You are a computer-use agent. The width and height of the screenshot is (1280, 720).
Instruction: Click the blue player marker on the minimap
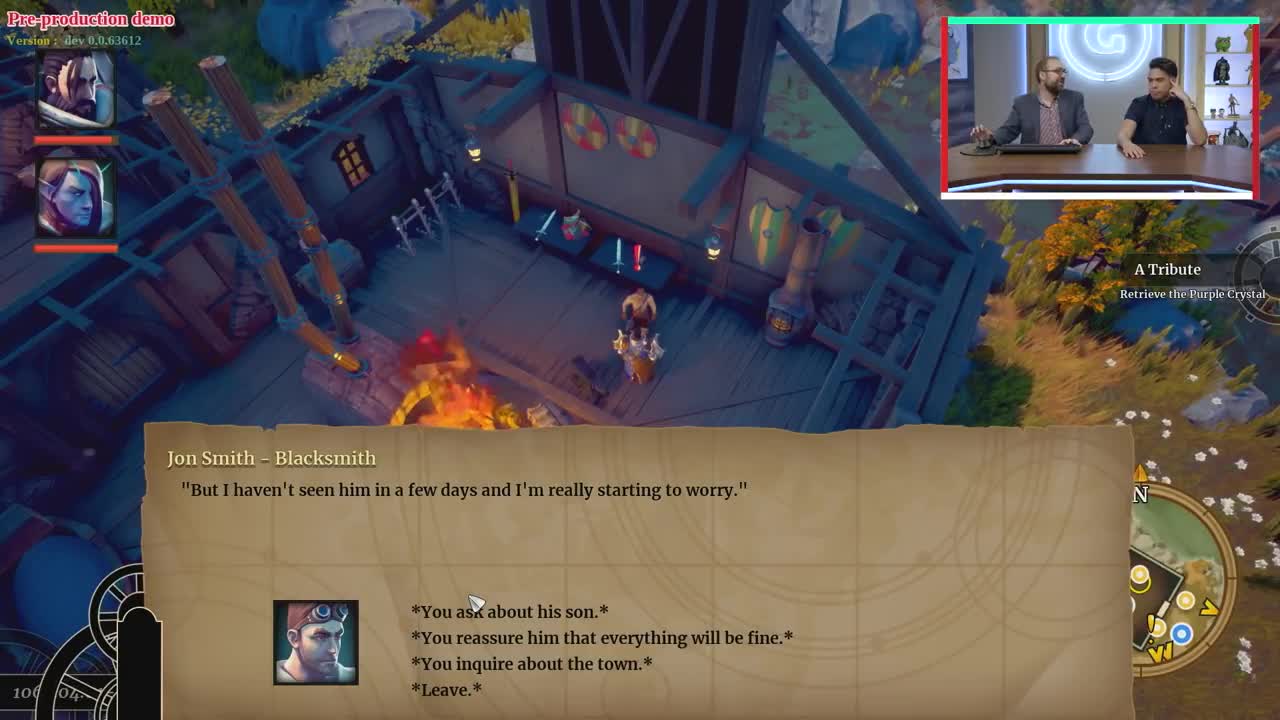pos(1180,631)
